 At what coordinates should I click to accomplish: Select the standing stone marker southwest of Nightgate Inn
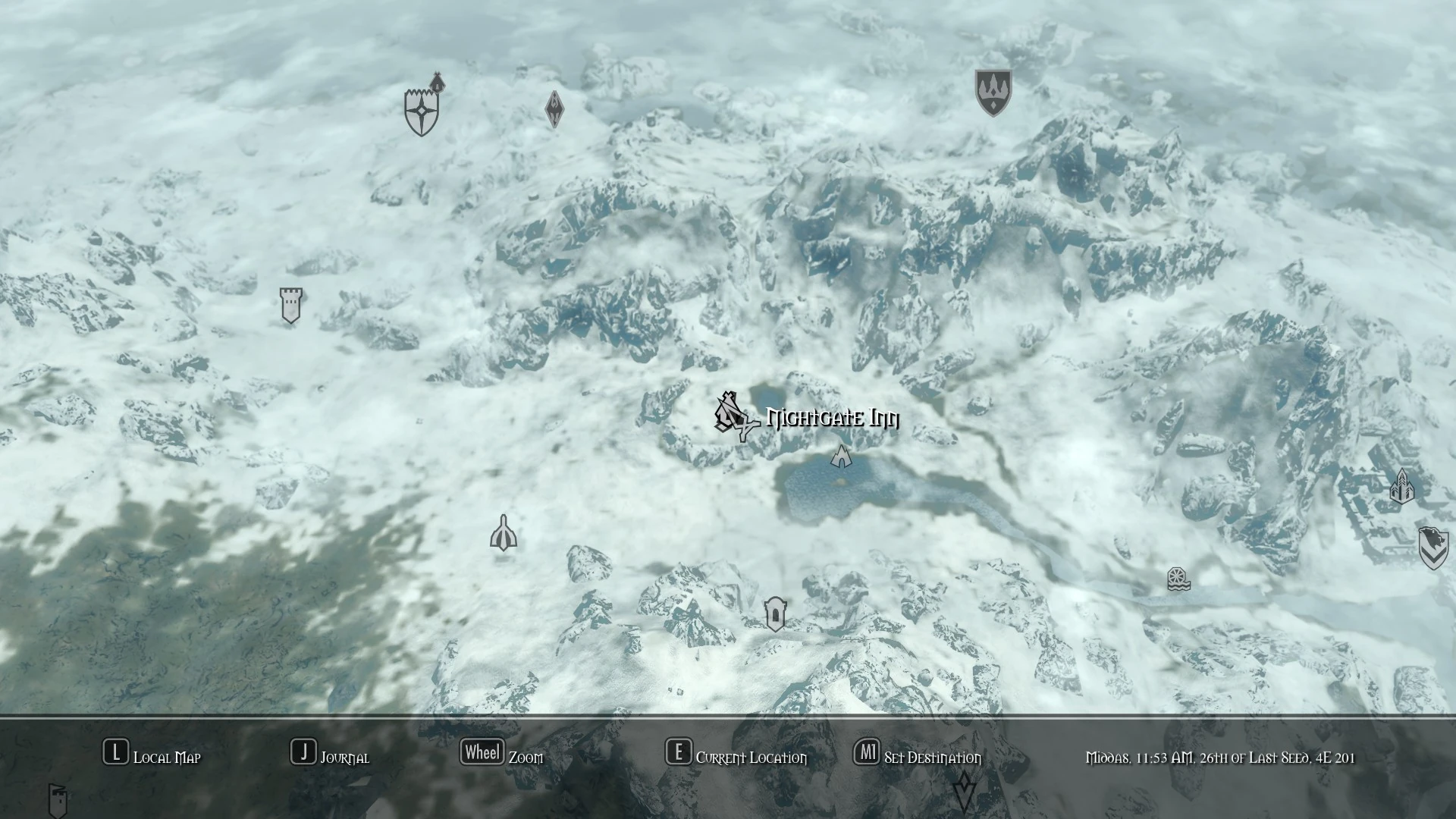[504, 534]
